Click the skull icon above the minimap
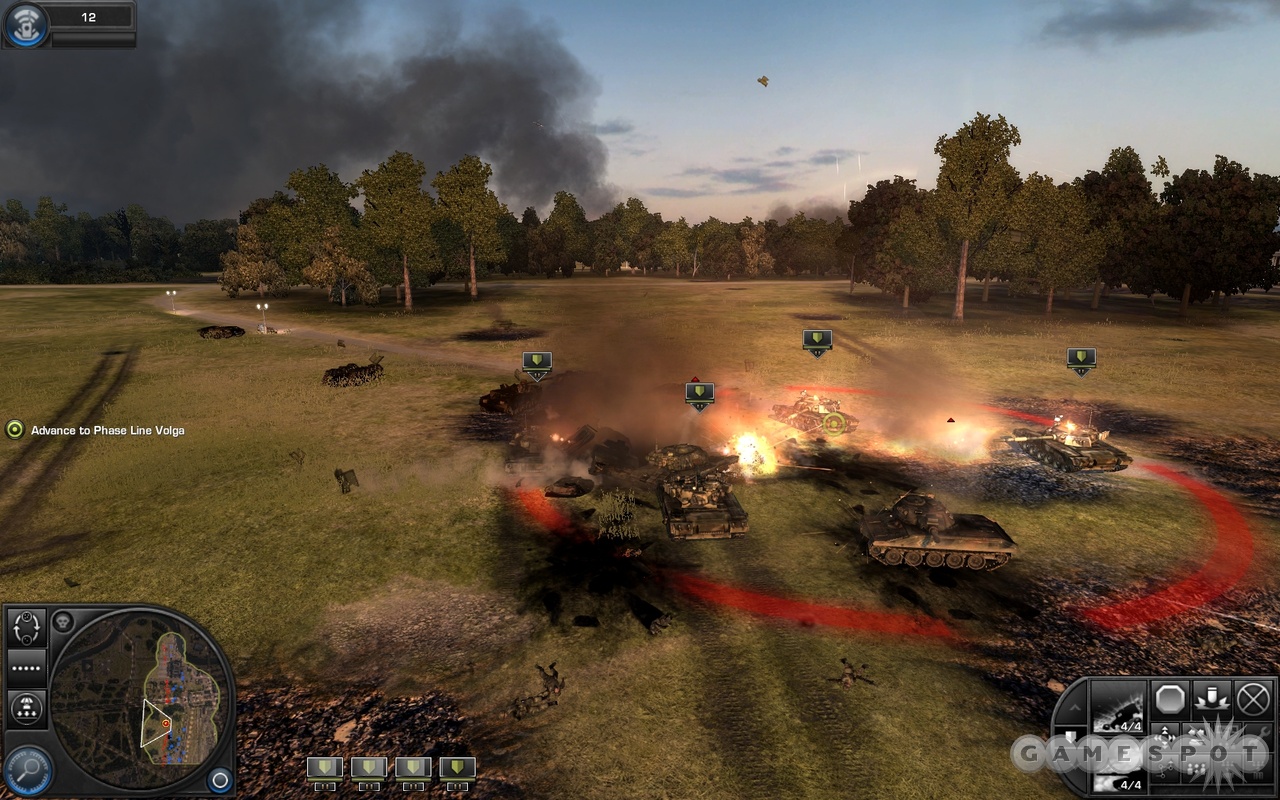Image resolution: width=1280 pixels, height=800 pixels. 64,621
